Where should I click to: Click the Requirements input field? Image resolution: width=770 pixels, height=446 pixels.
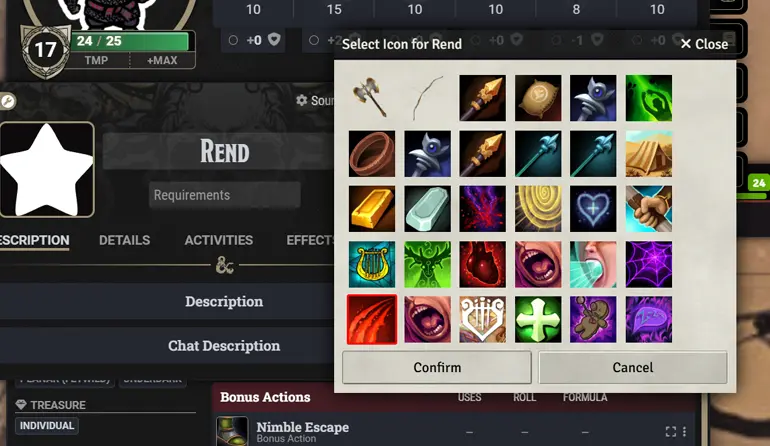point(224,195)
